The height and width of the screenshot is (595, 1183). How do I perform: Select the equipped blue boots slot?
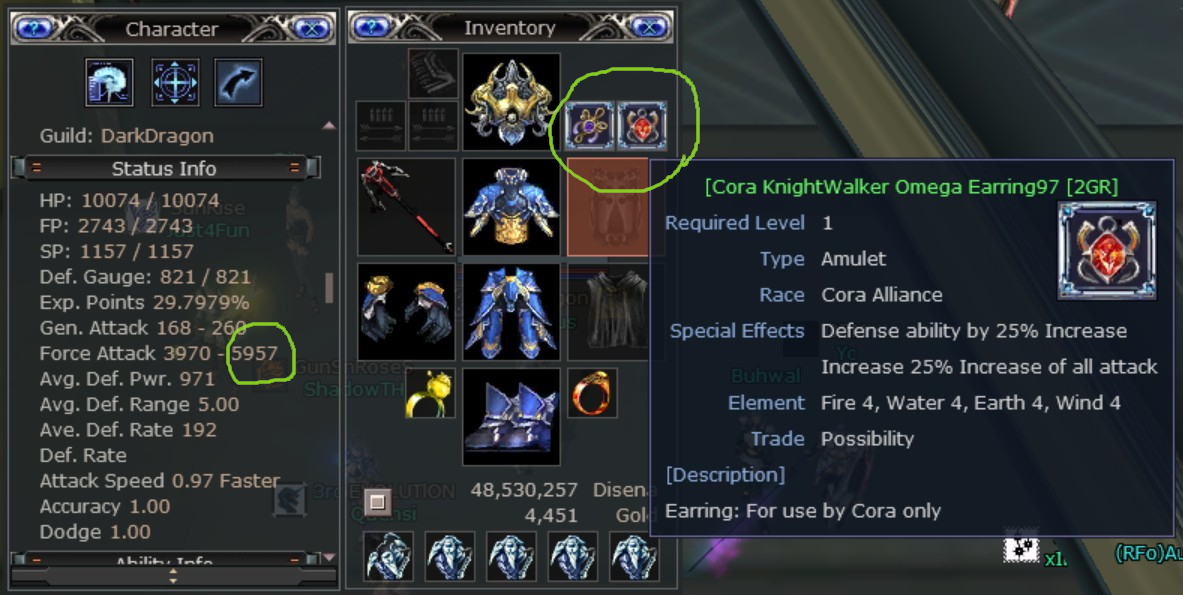(511, 416)
